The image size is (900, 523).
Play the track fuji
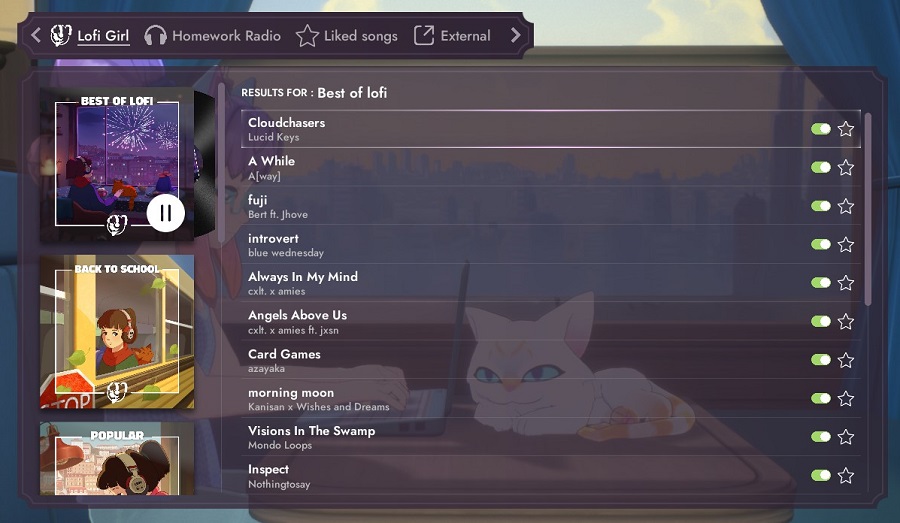pos(258,200)
